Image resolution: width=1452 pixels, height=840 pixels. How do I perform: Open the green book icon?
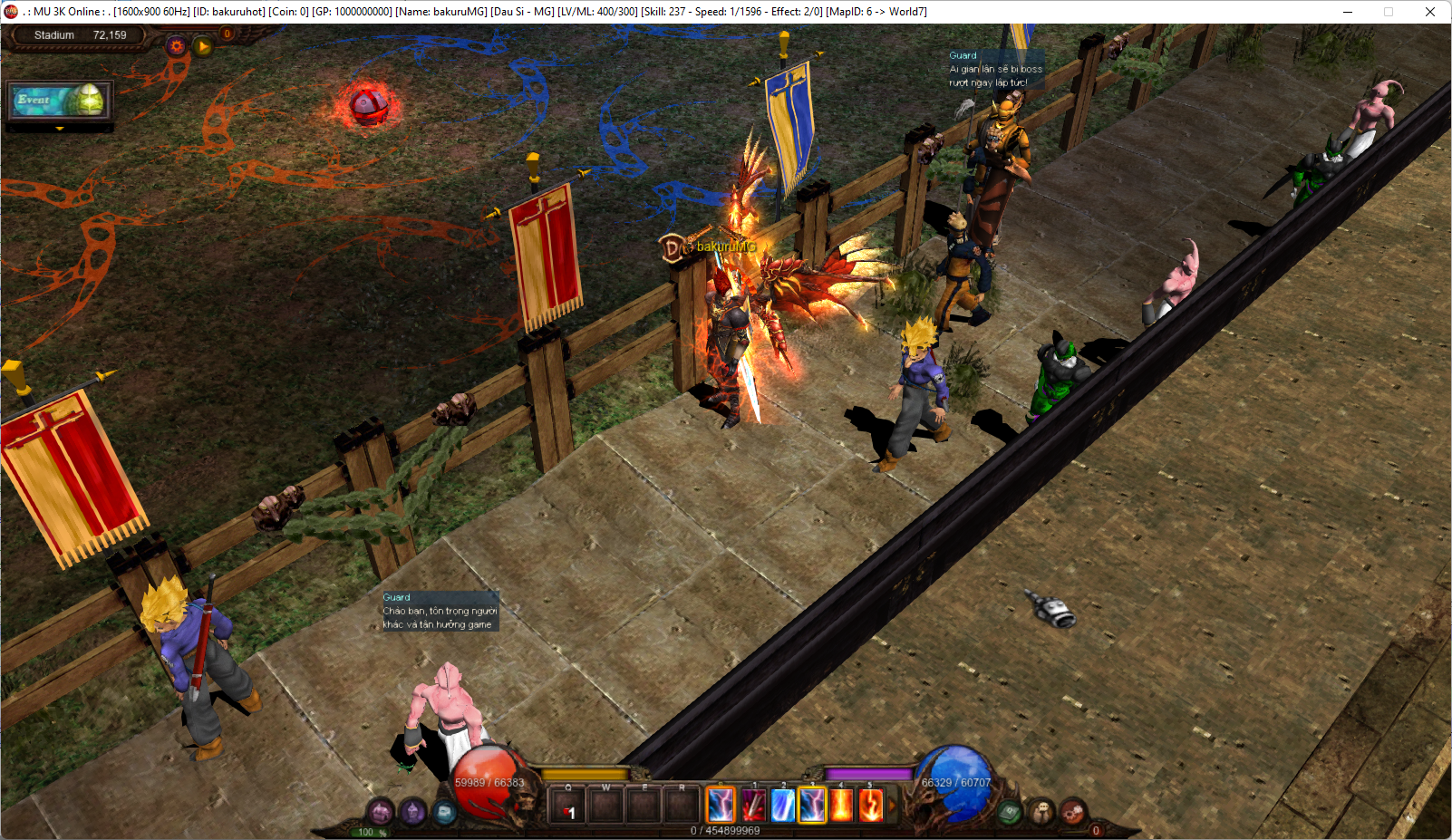click(x=1010, y=812)
